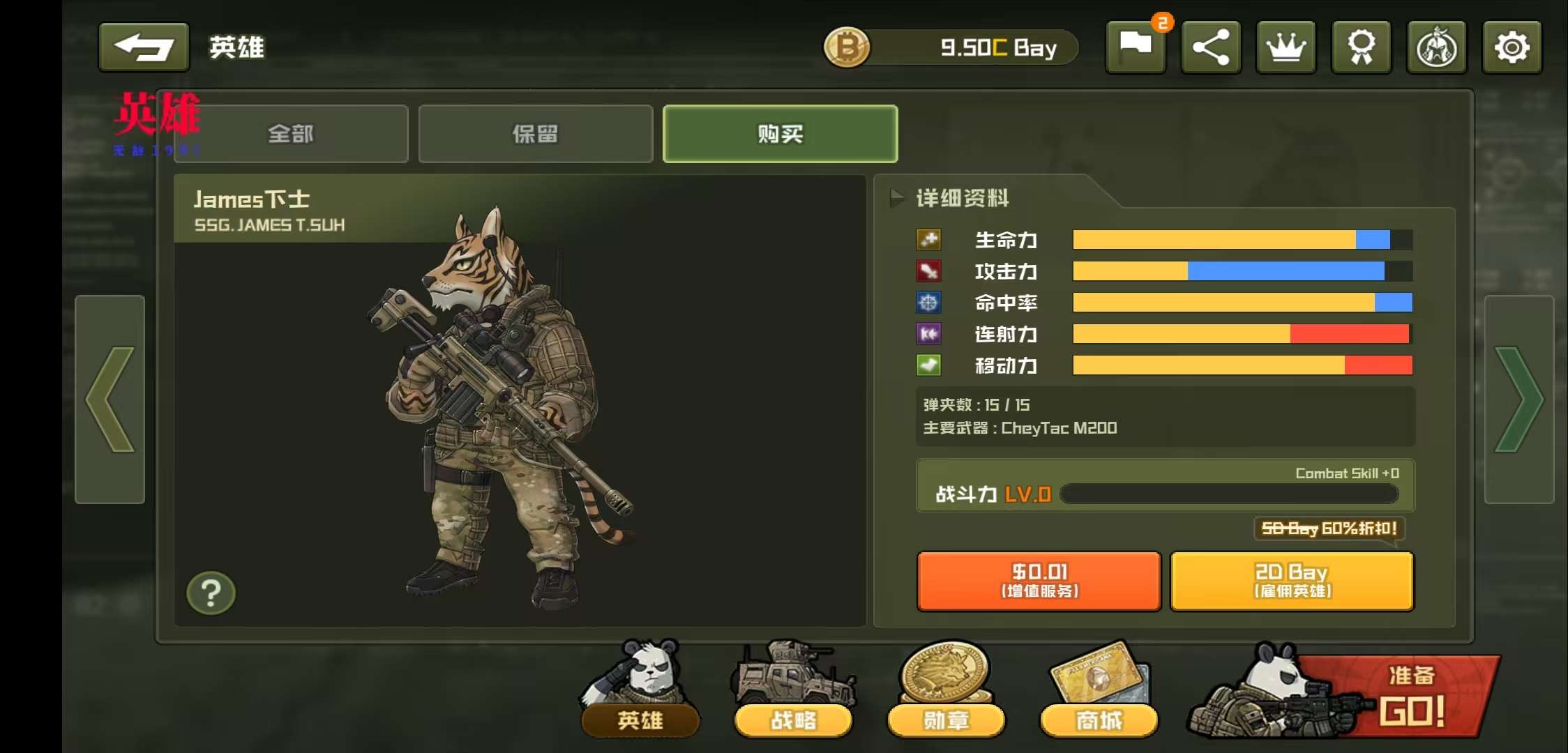The height and width of the screenshot is (753, 1568).
Task: Open the gear settings menu
Action: coord(1512,47)
